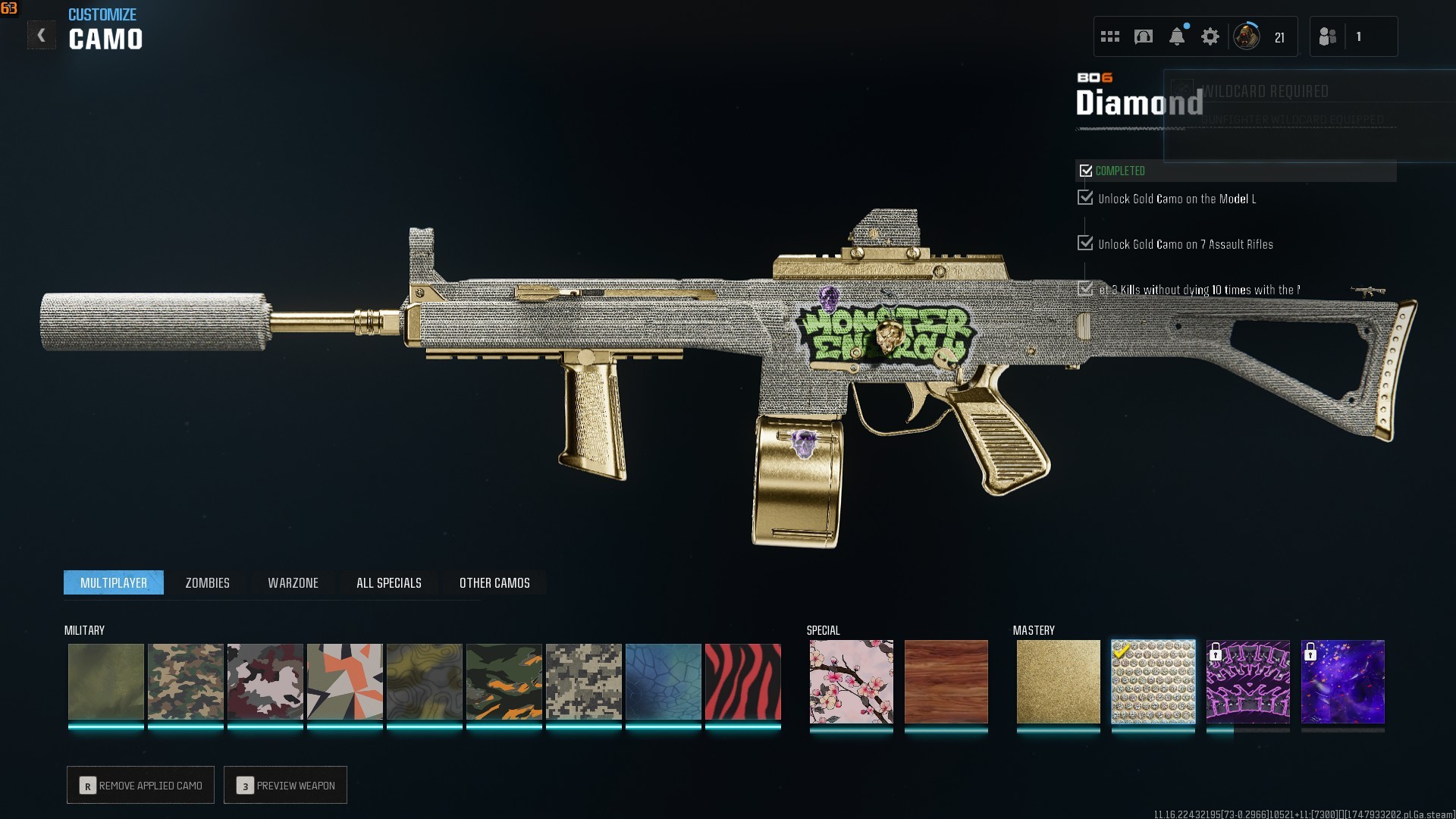Open the settings gear icon
This screenshot has height=819, width=1456.
1210,36
